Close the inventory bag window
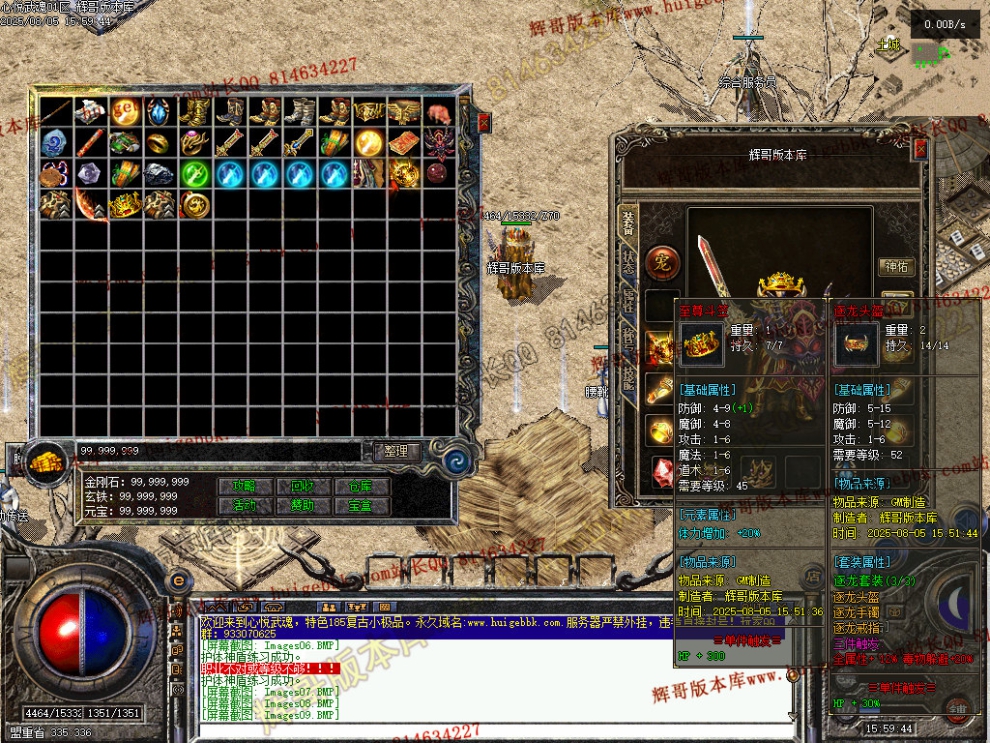The width and height of the screenshot is (990, 743). point(484,123)
